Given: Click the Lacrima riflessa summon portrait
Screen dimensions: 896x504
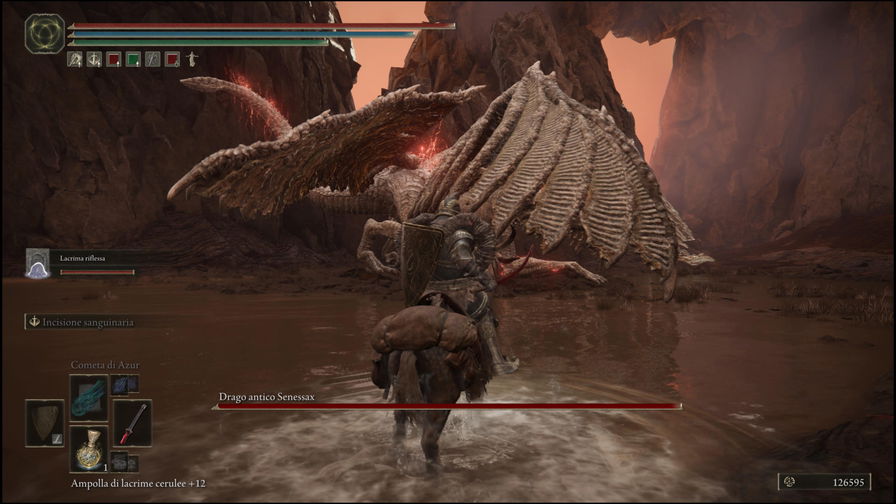Looking at the screenshot, I should pyautogui.click(x=38, y=262).
